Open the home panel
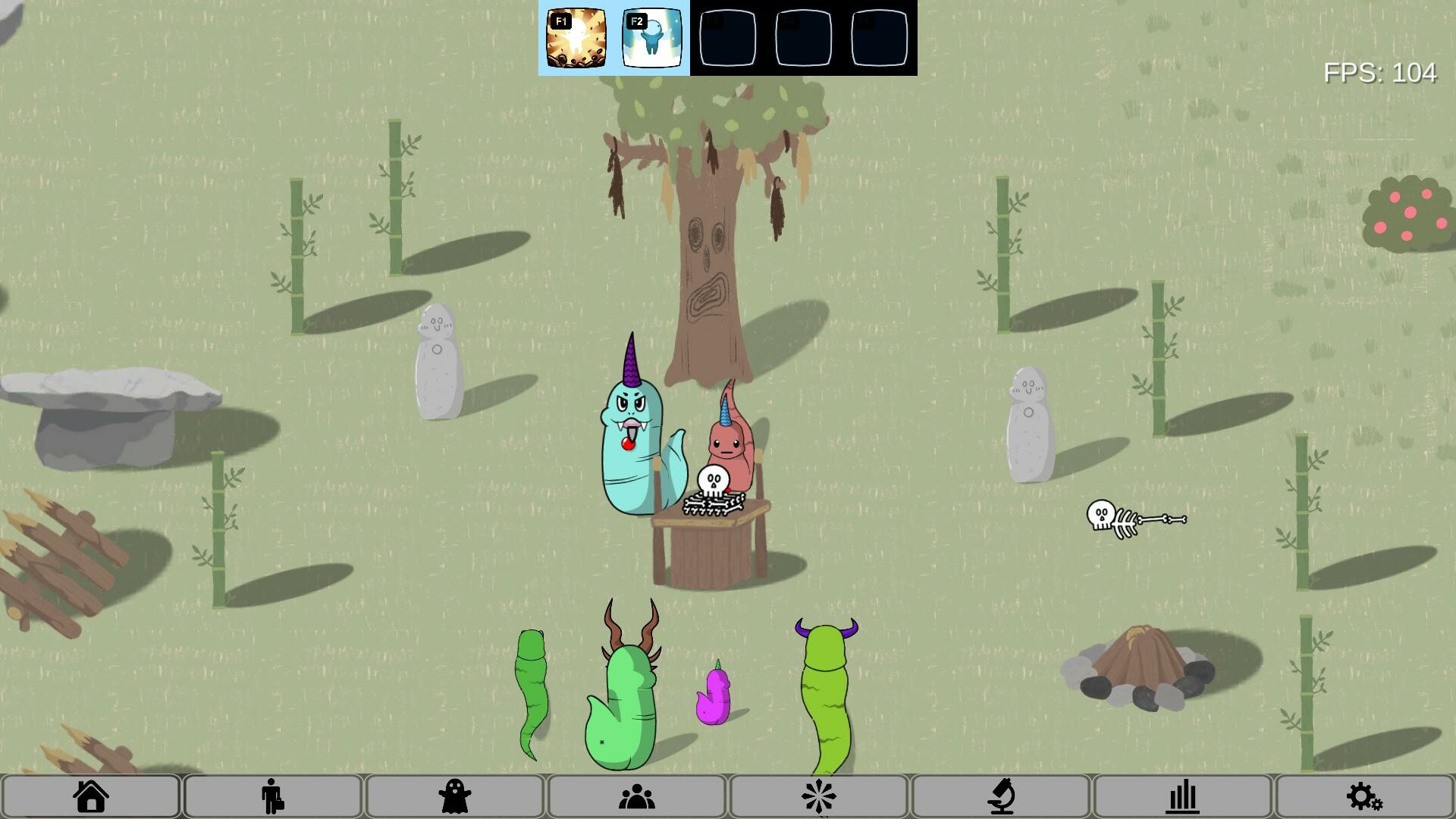 (91, 796)
